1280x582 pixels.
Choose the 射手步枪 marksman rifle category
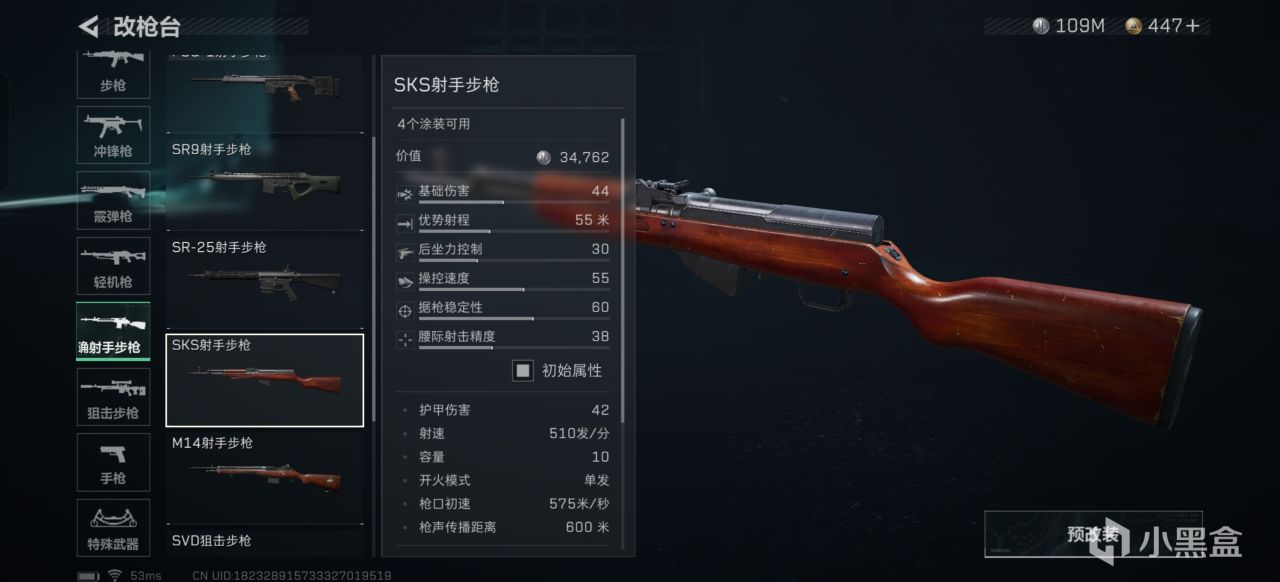113,332
